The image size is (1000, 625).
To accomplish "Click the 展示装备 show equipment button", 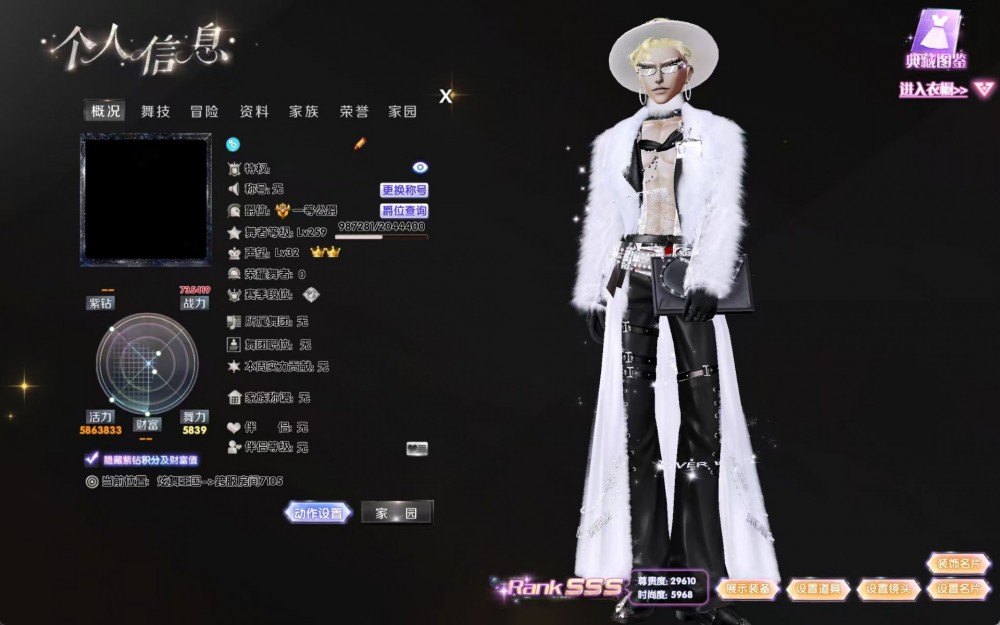I will (x=748, y=589).
